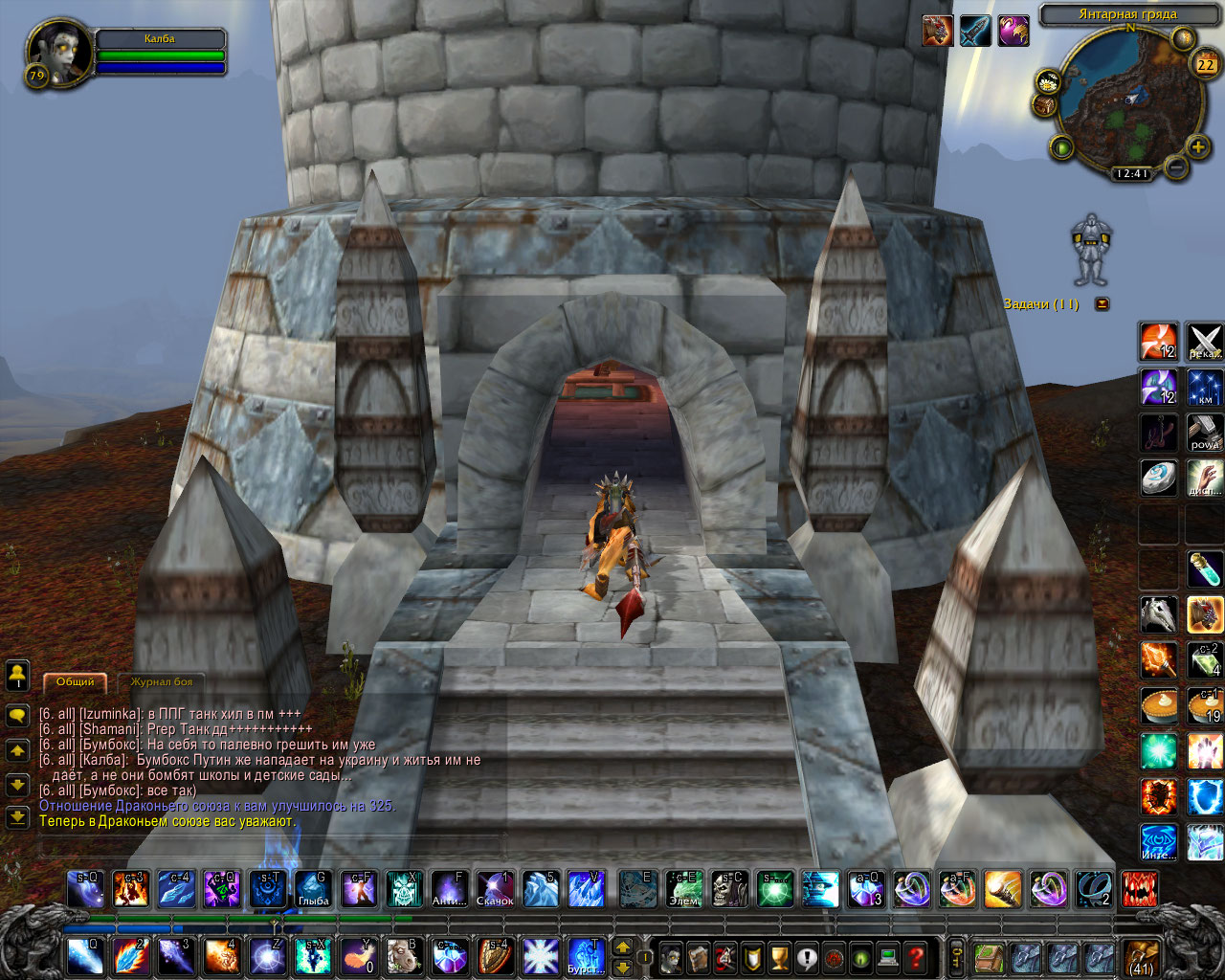Click the skull armor ability bound to X

point(403,889)
